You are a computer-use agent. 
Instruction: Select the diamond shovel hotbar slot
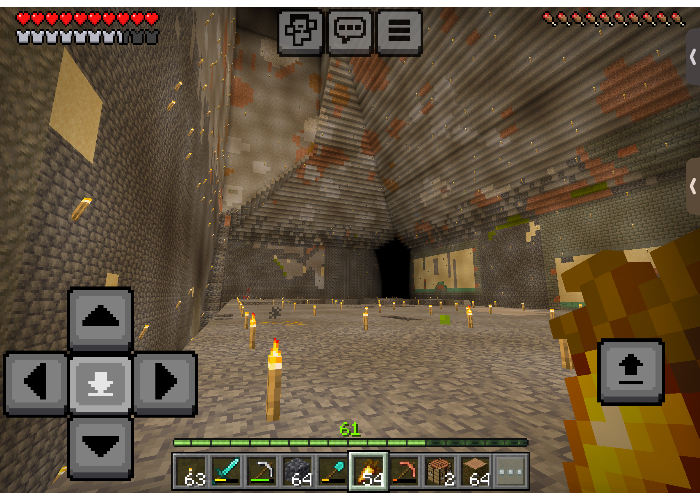click(x=332, y=471)
